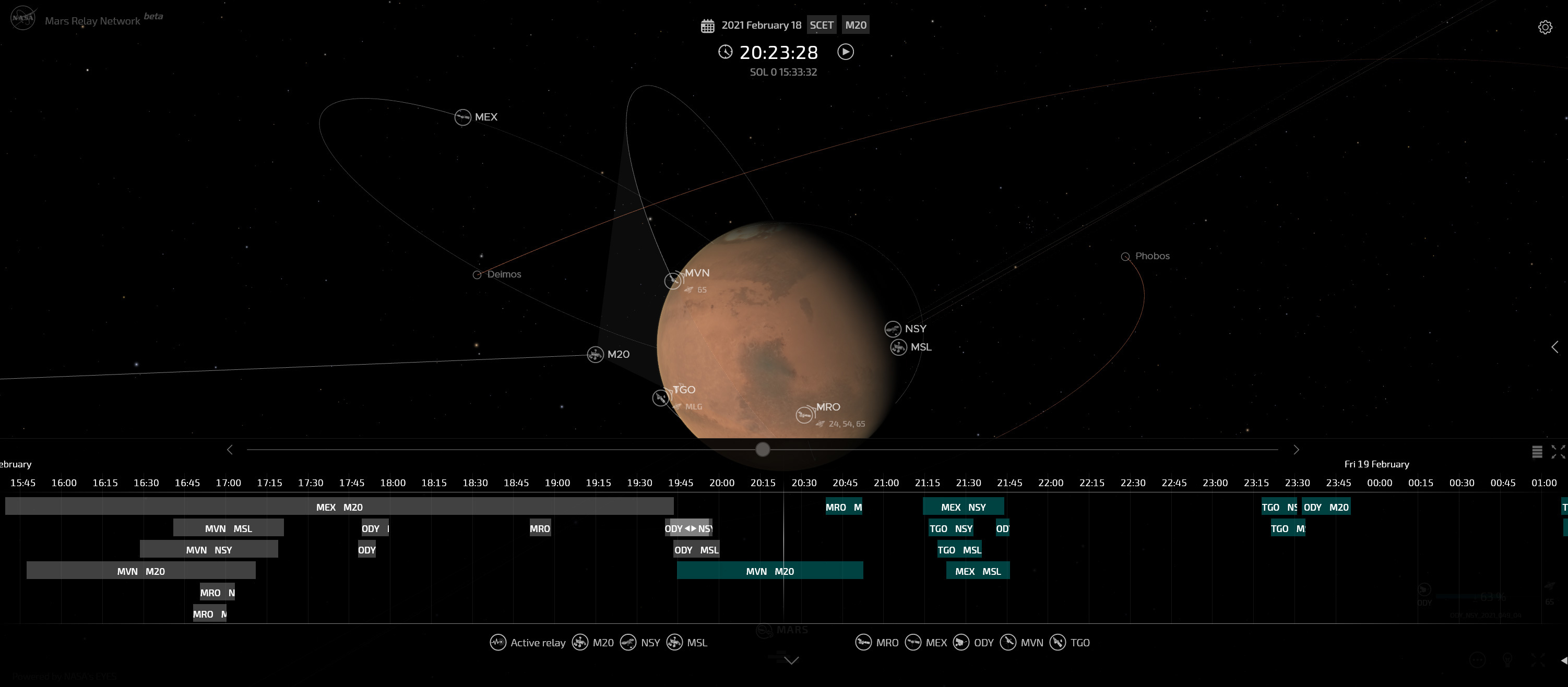This screenshot has height=687, width=1568.
Task: Select the MVN M20 relay pass block
Action: coord(769,571)
